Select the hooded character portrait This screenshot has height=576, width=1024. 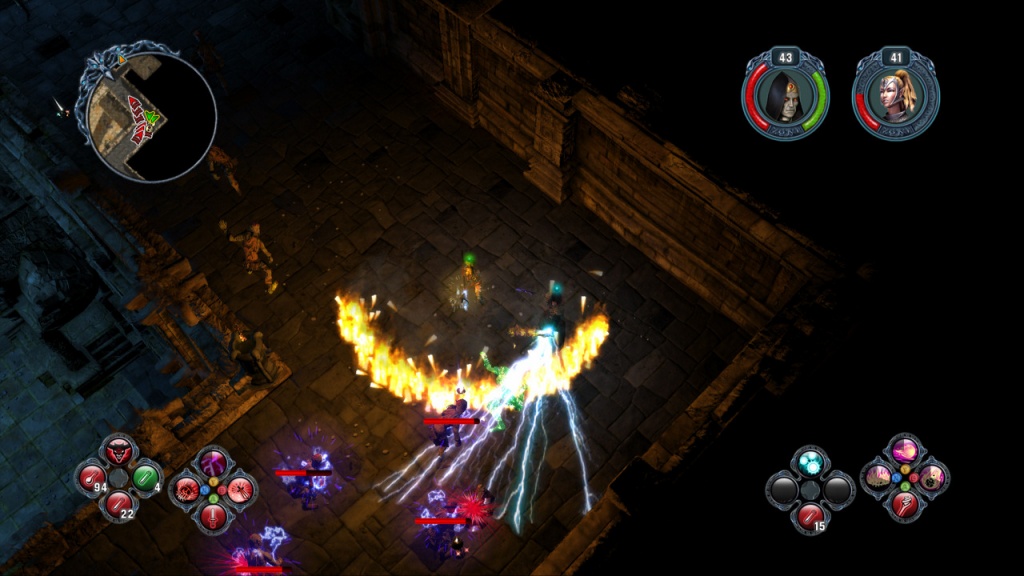[785, 95]
